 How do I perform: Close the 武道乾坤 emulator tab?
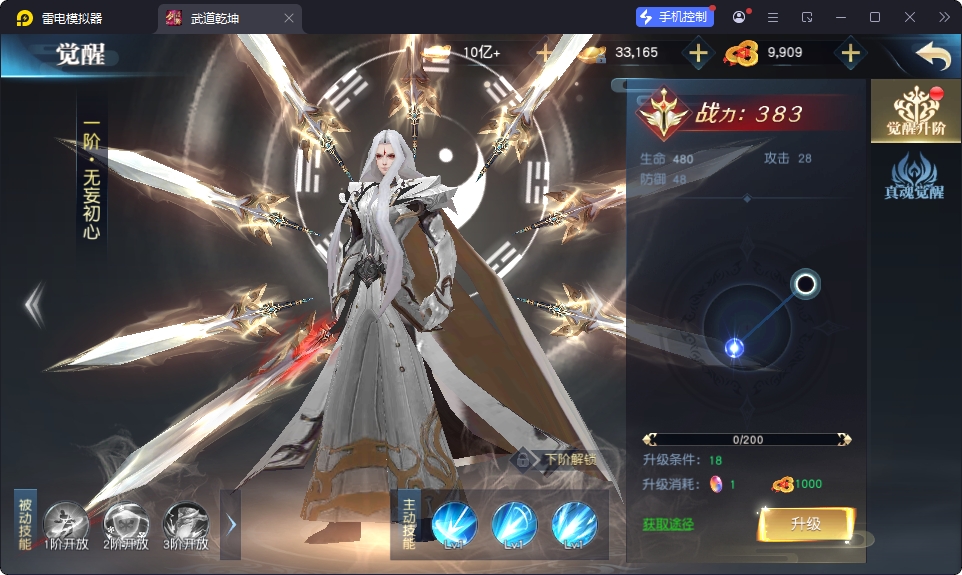(x=289, y=18)
